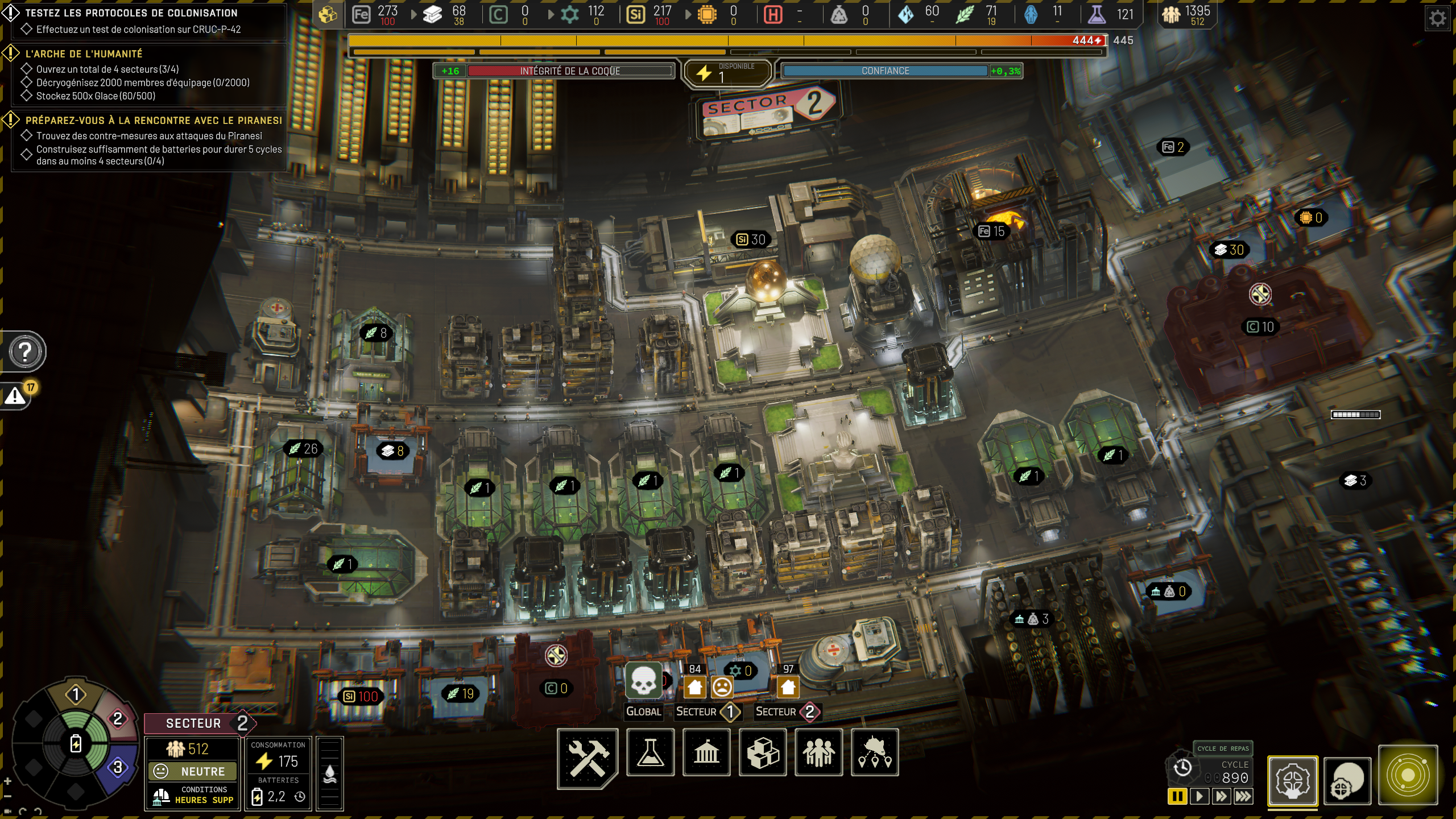This screenshot has width=1456, height=819.
Task: Open the Neutre sector stability status
Action: (192, 771)
